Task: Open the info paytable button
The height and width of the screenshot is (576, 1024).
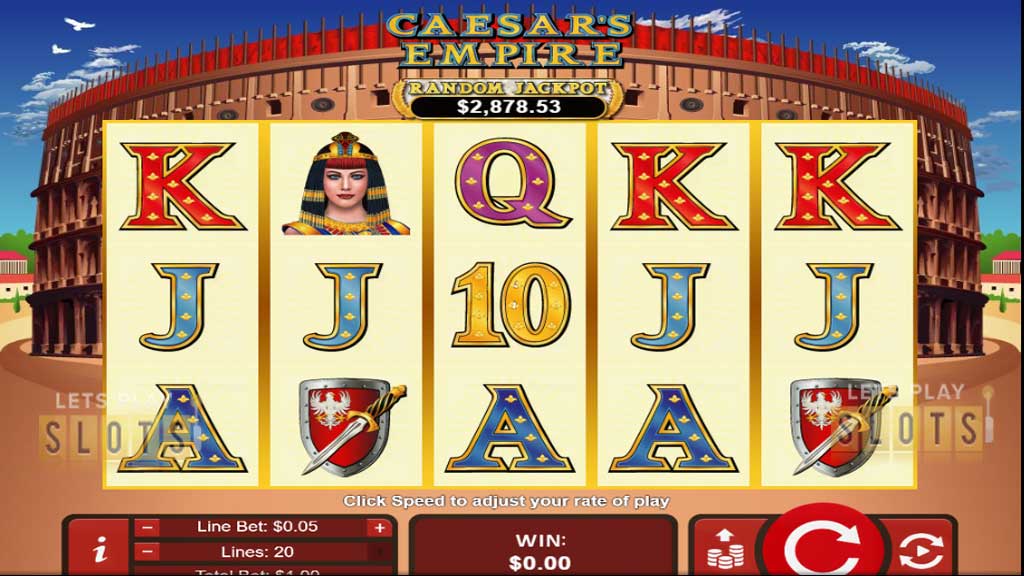Action: [x=99, y=549]
